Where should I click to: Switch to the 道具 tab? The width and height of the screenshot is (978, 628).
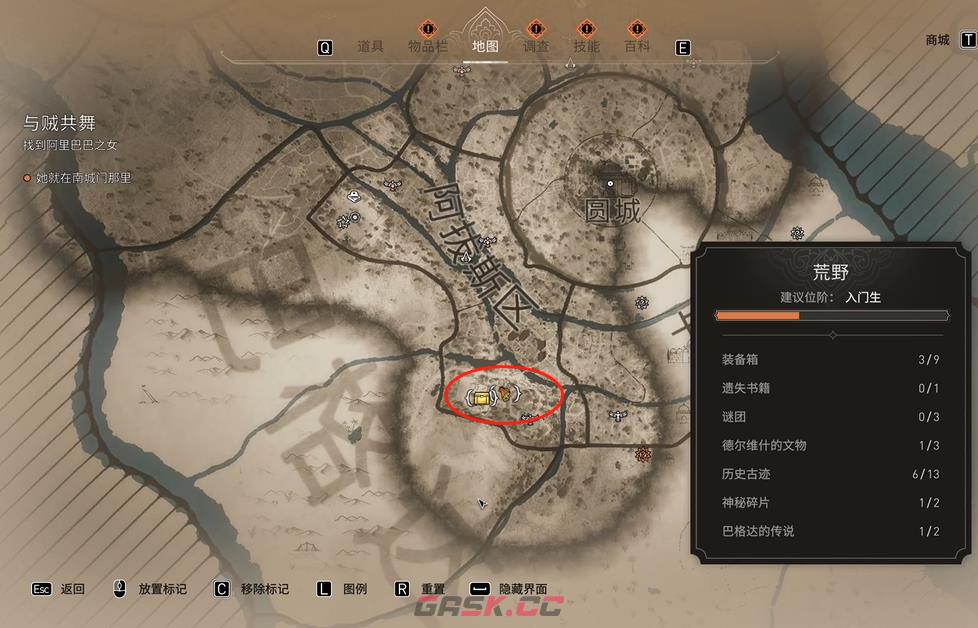pyautogui.click(x=370, y=46)
